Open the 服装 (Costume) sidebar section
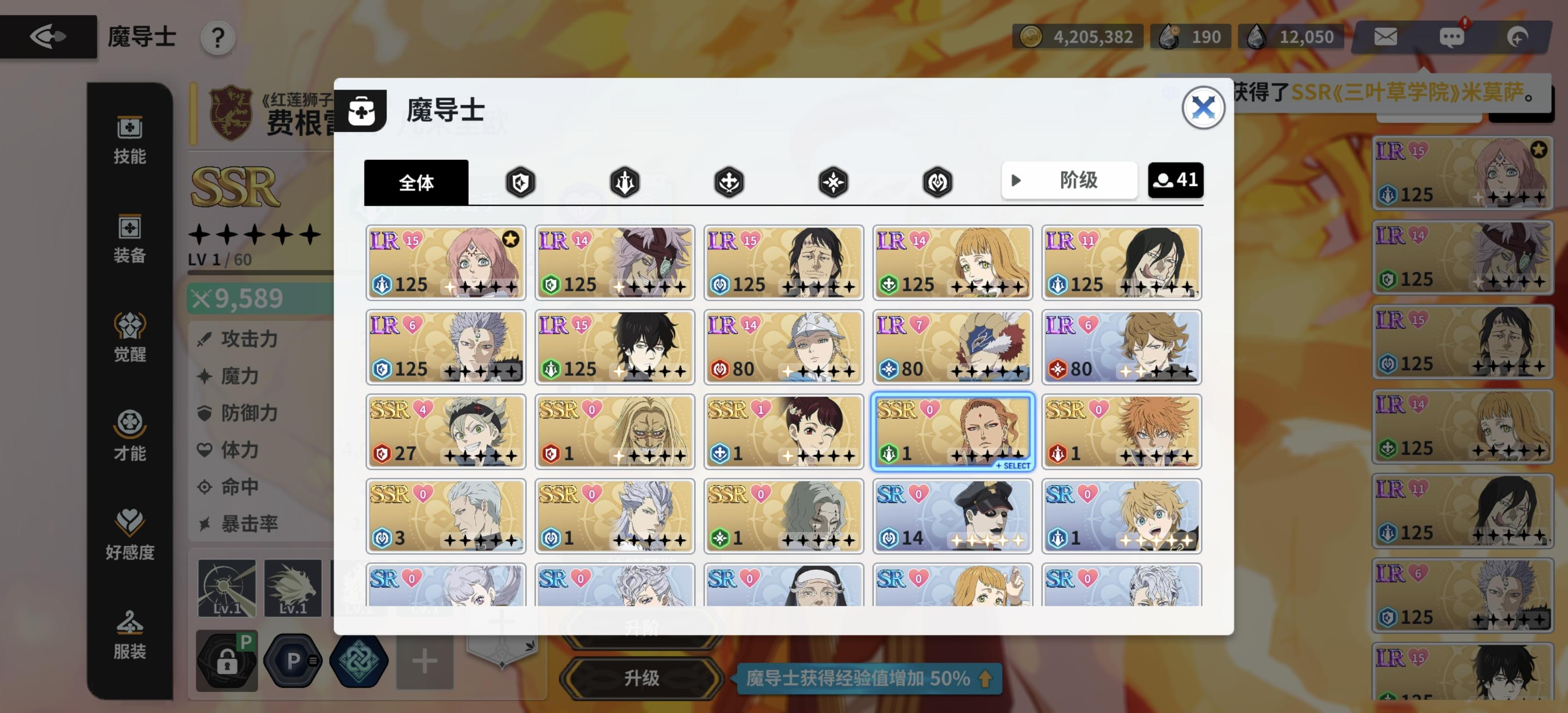 (129, 633)
